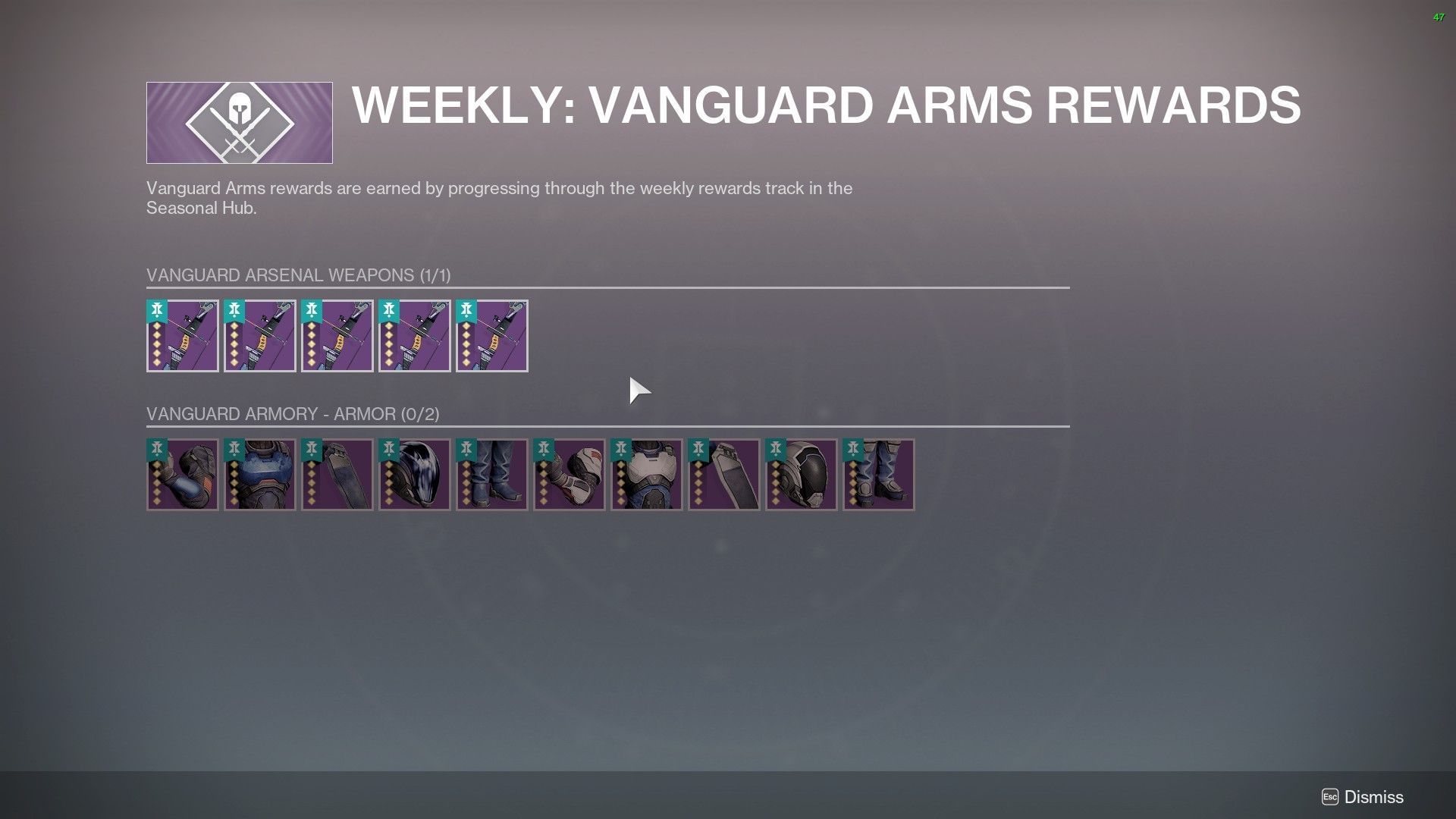Select the white helmet armor reward
This screenshot has width=1456, height=819.
802,475
